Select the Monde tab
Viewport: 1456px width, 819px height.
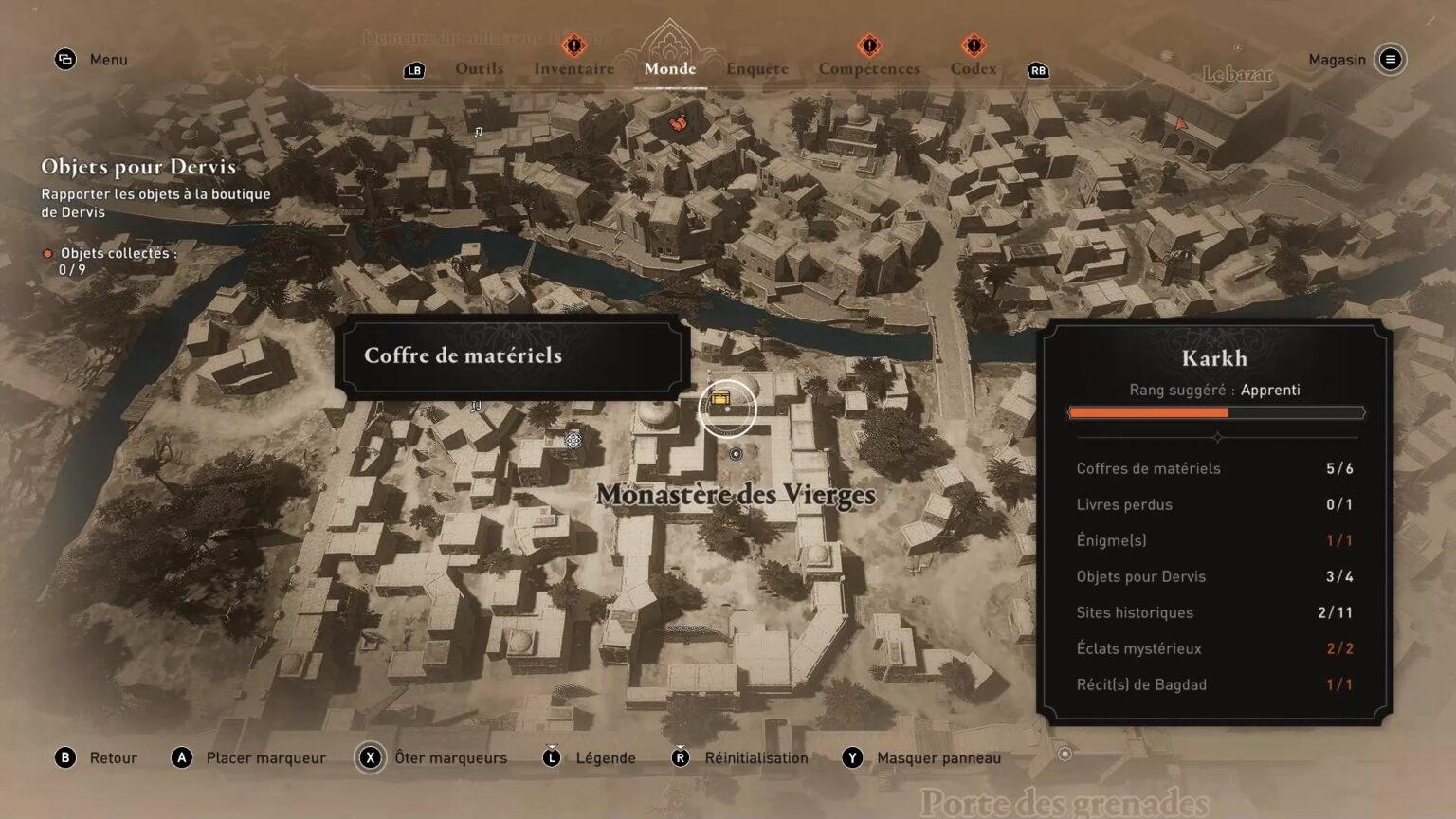click(669, 68)
